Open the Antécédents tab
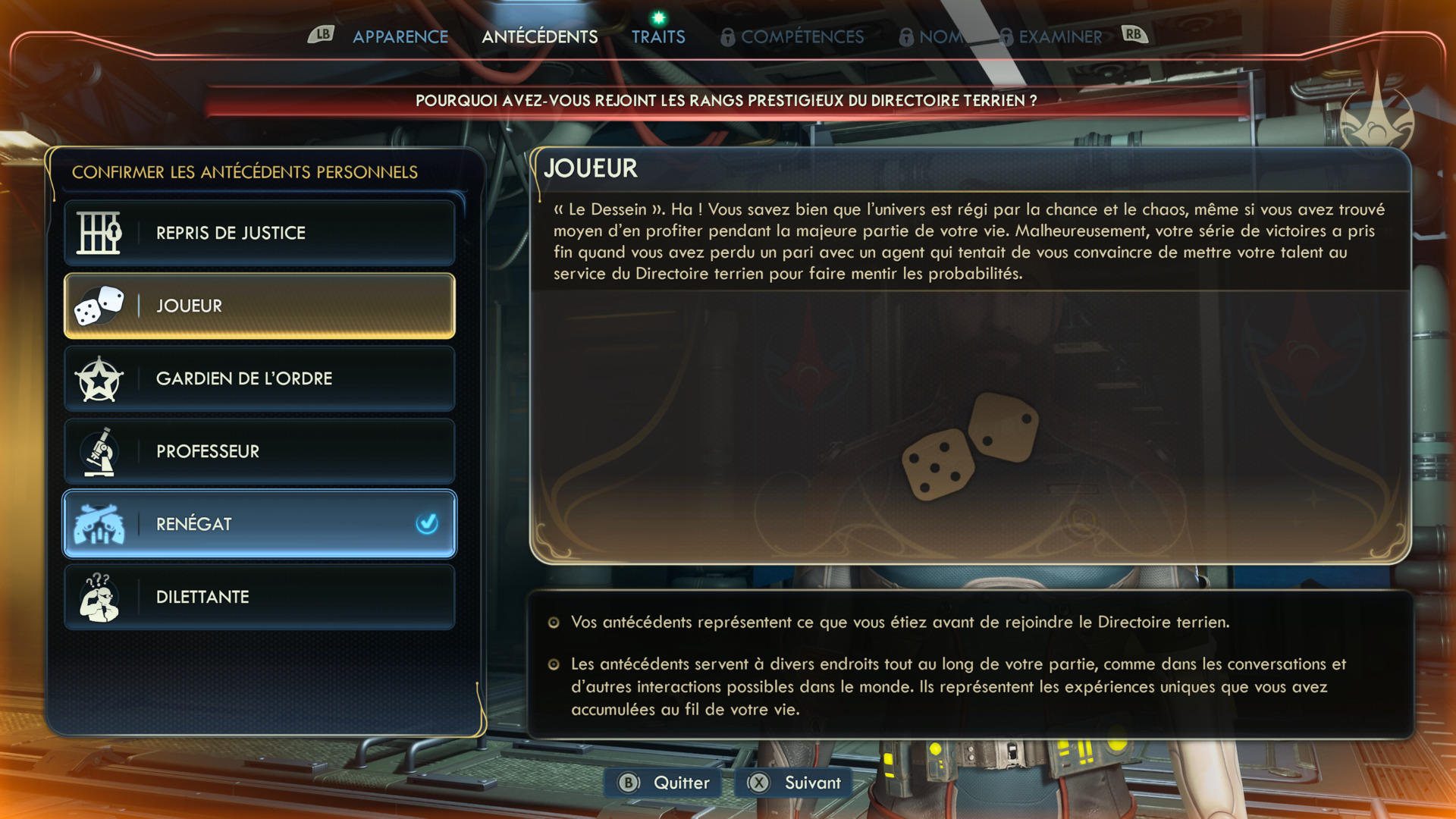This screenshot has width=1456, height=819. pos(539,36)
